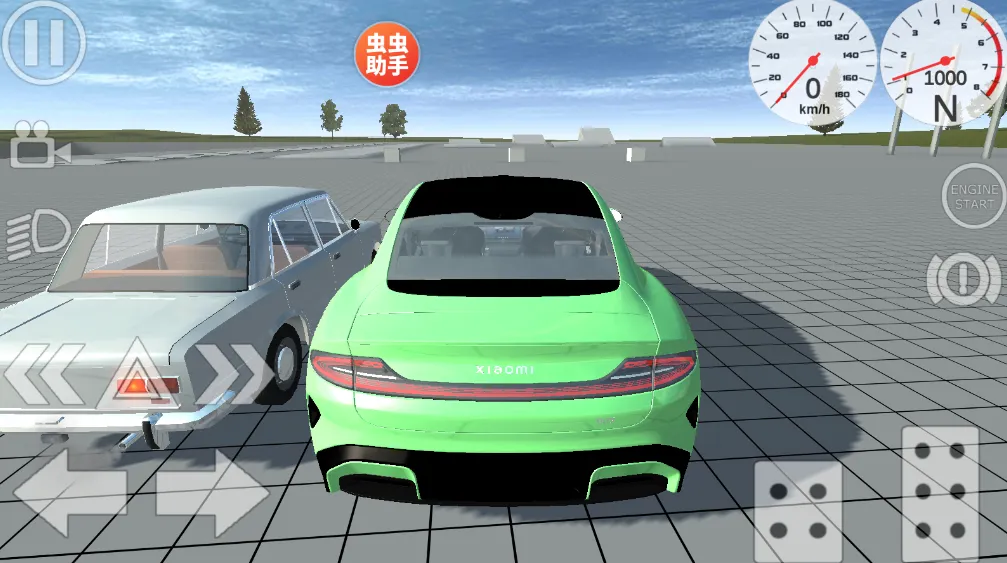Steer right with the right arrow
Screen dimensions: 1007x563
coord(211,493)
